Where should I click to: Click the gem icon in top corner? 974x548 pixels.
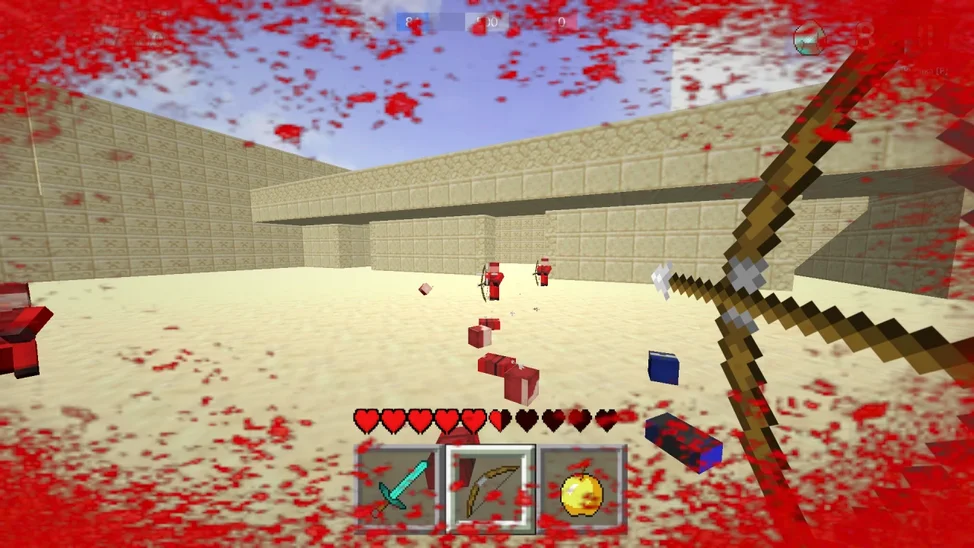(808, 39)
